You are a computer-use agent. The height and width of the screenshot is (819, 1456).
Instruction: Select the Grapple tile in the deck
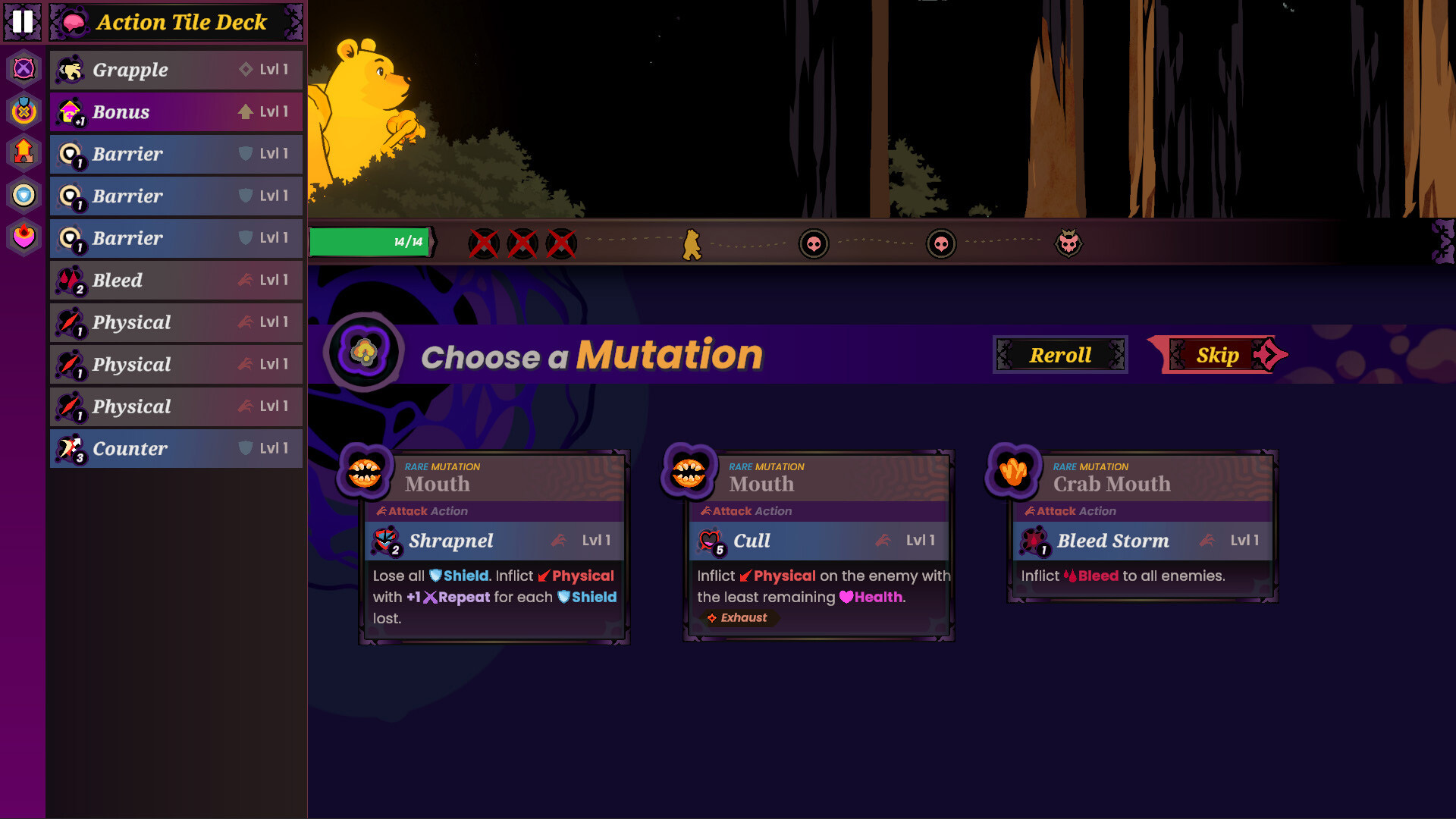coord(176,70)
